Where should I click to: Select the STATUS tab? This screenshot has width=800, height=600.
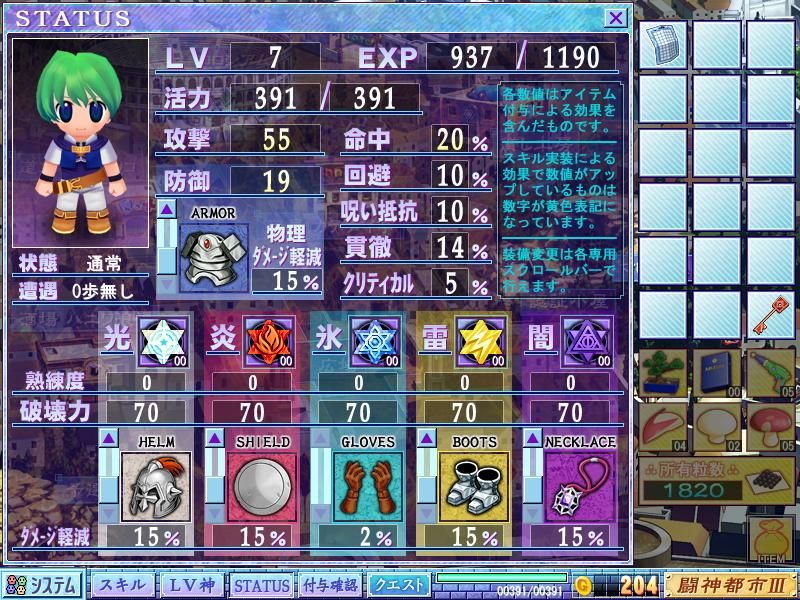pyautogui.click(x=261, y=585)
